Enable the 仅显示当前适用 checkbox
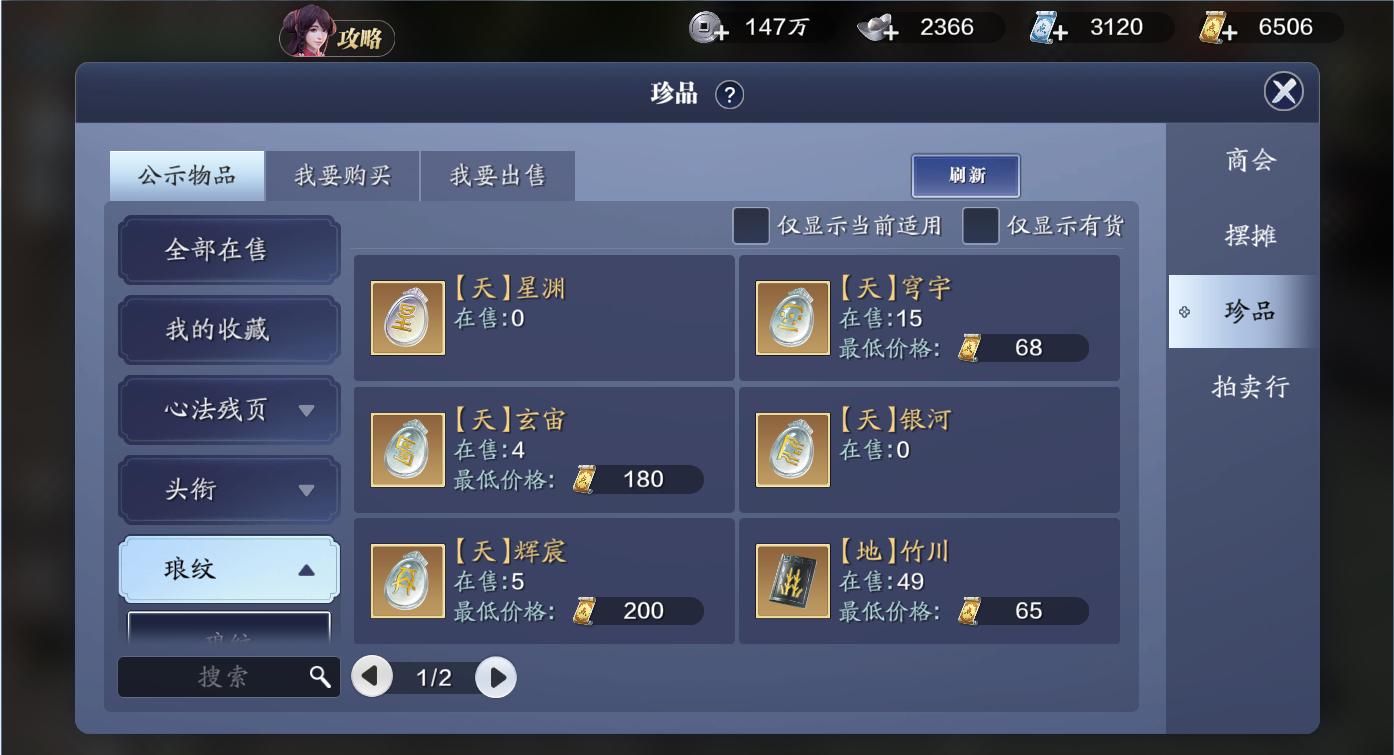The height and width of the screenshot is (755, 1394). 749,227
